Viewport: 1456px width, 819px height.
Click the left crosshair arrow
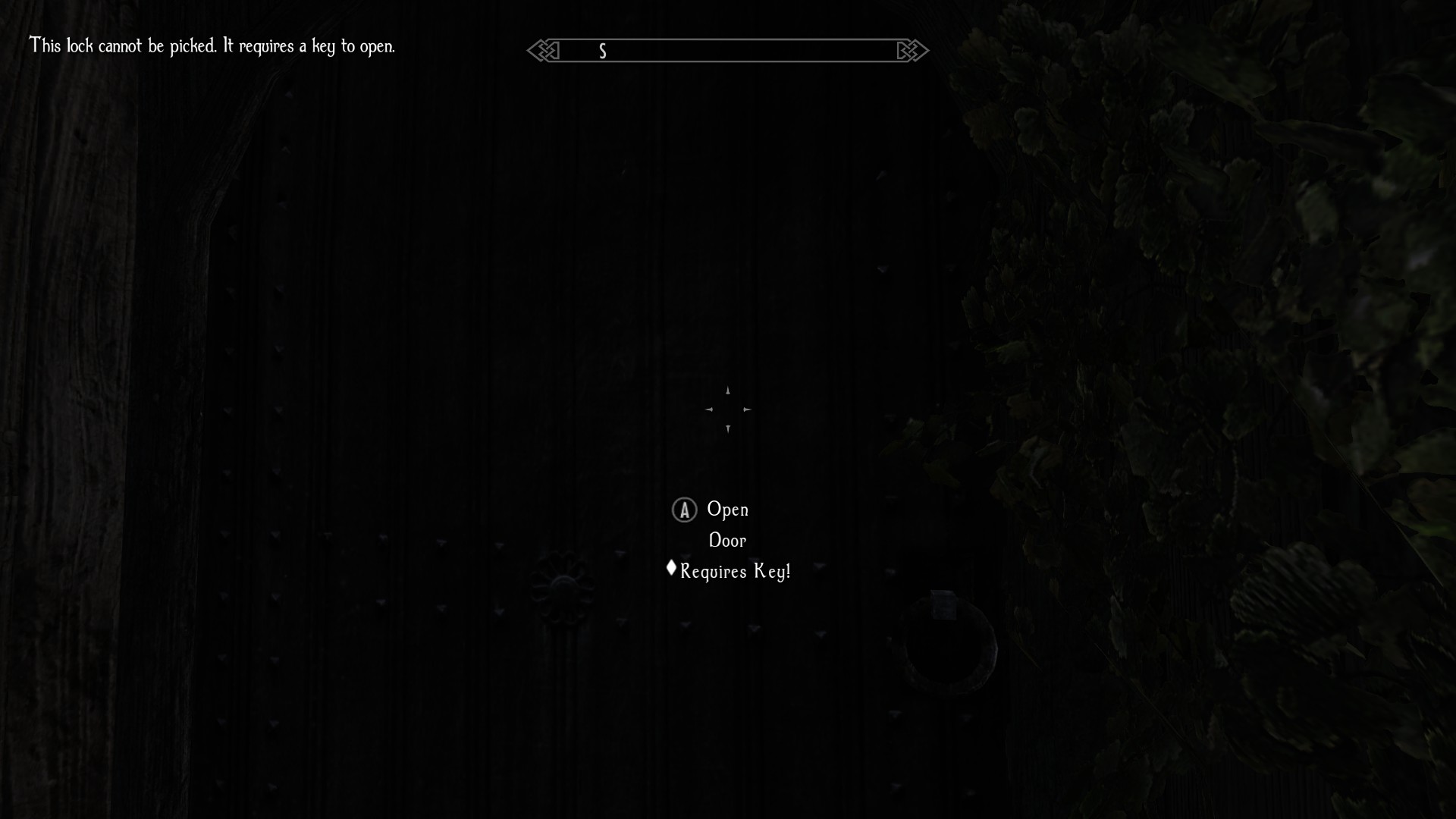tap(710, 409)
